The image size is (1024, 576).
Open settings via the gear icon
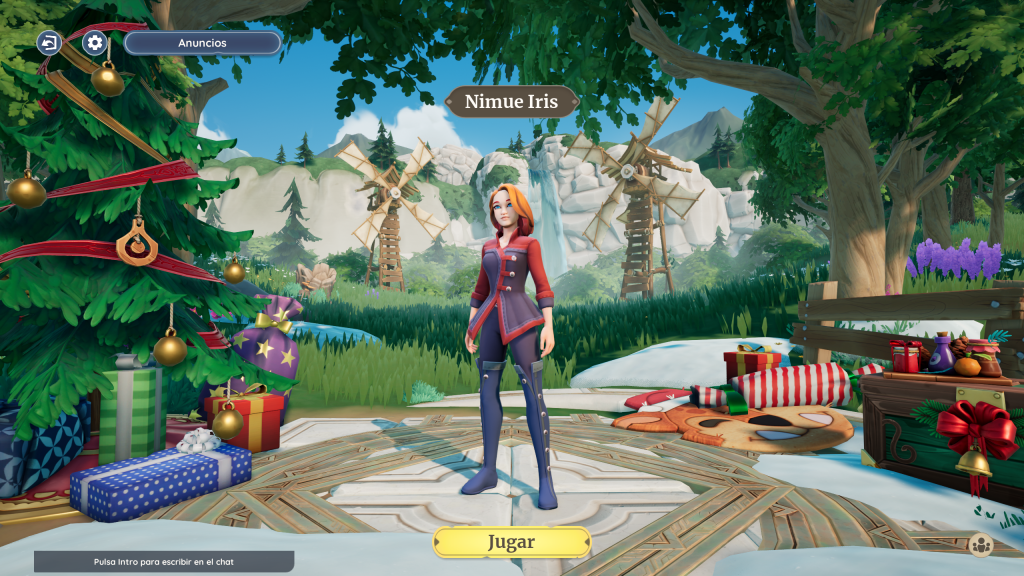[95, 43]
